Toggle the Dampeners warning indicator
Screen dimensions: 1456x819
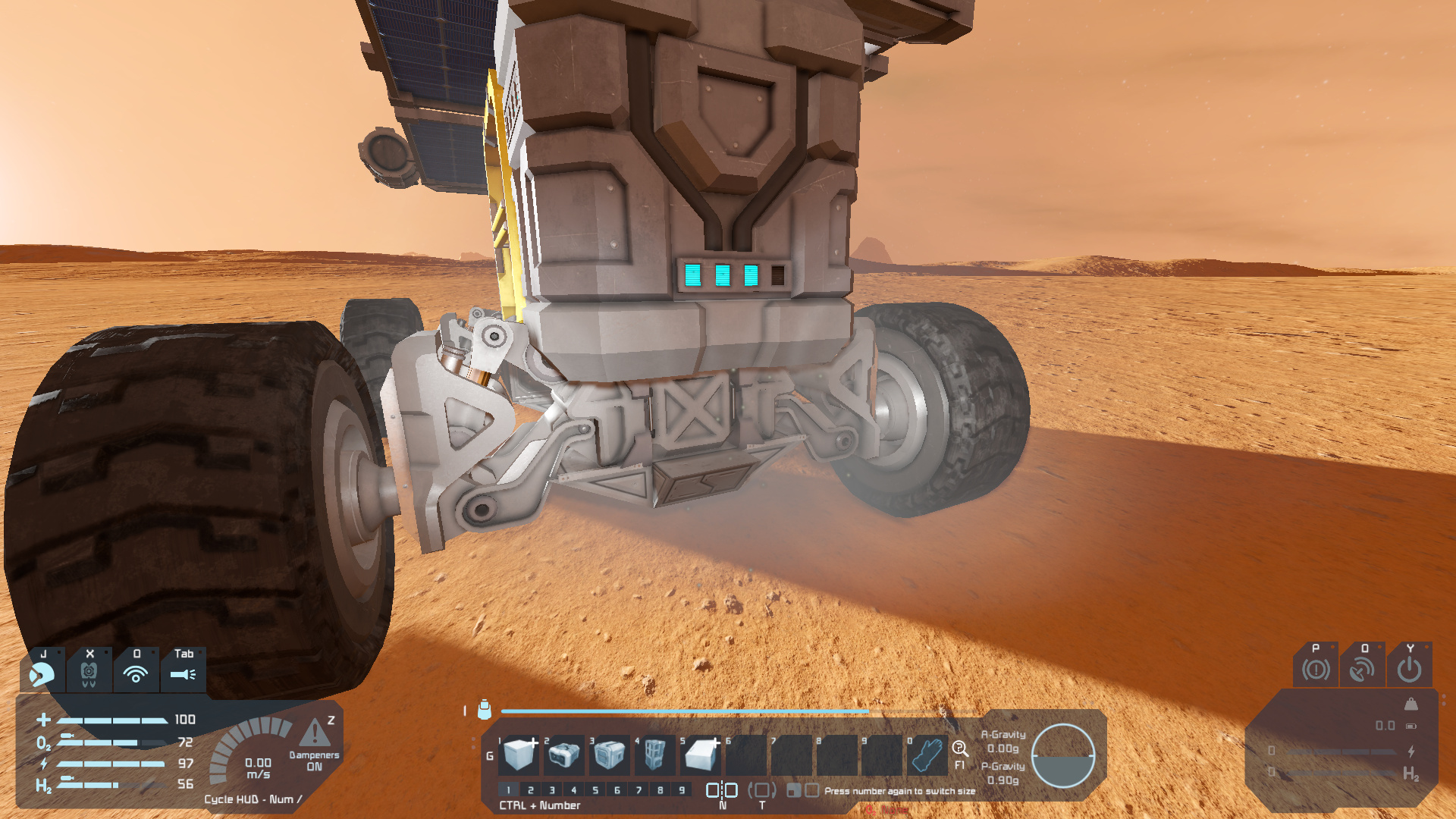tap(315, 734)
